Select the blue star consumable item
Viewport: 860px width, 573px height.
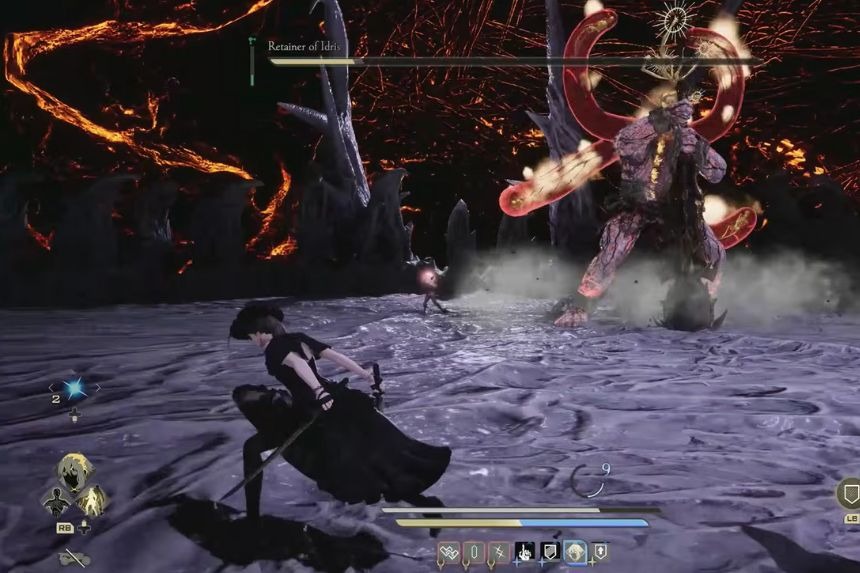pos(74,388)
